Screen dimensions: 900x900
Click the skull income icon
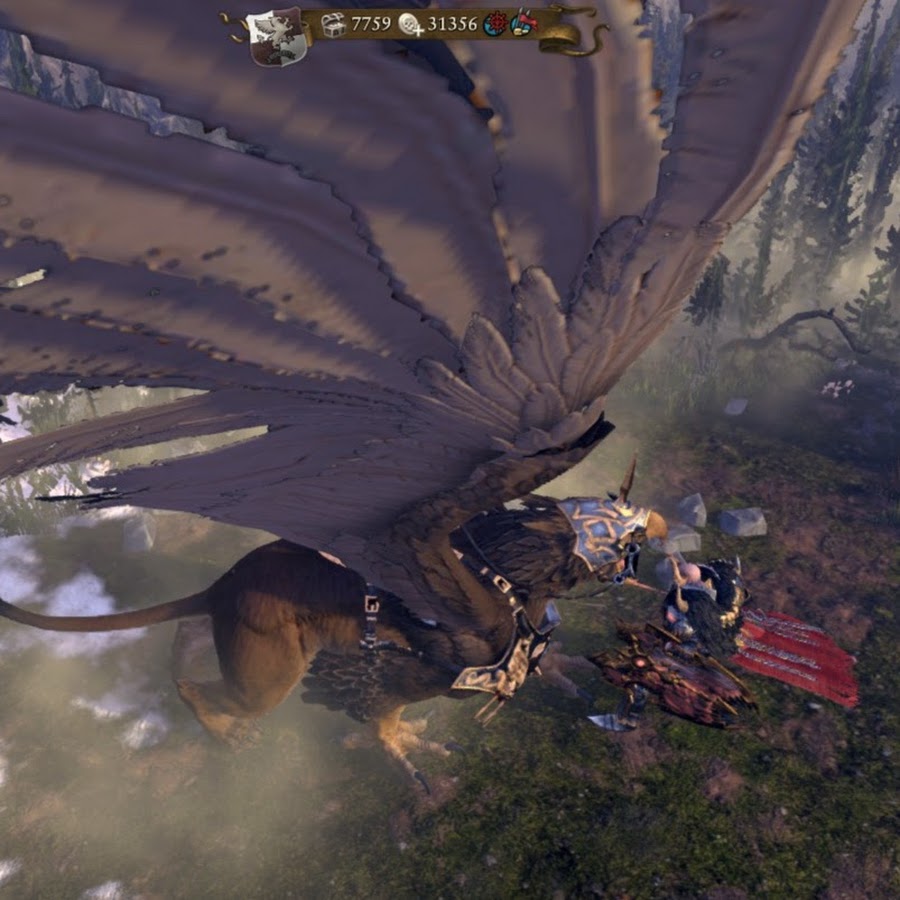click(410, 24)
